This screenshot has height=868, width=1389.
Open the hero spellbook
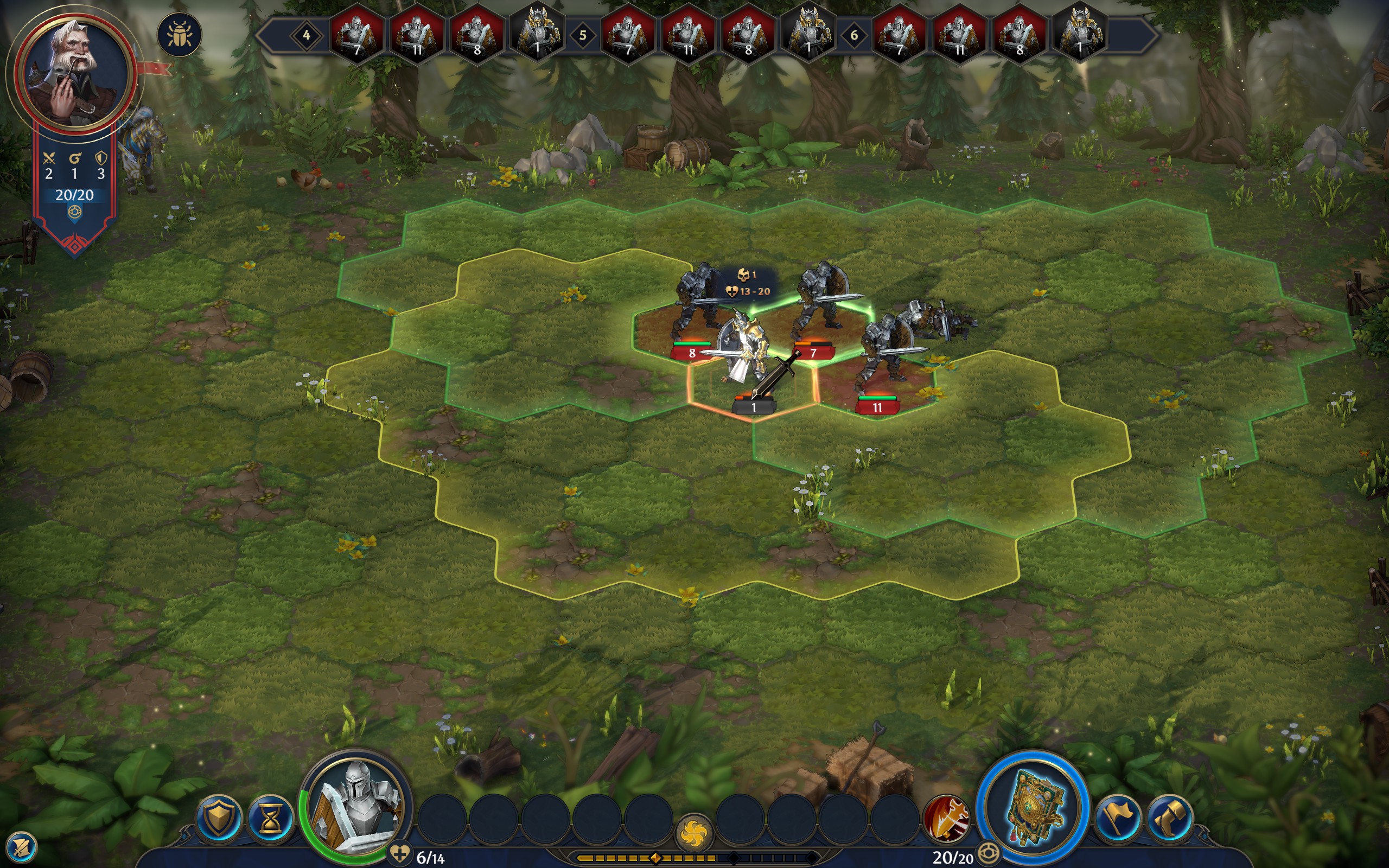(1033, 808)
